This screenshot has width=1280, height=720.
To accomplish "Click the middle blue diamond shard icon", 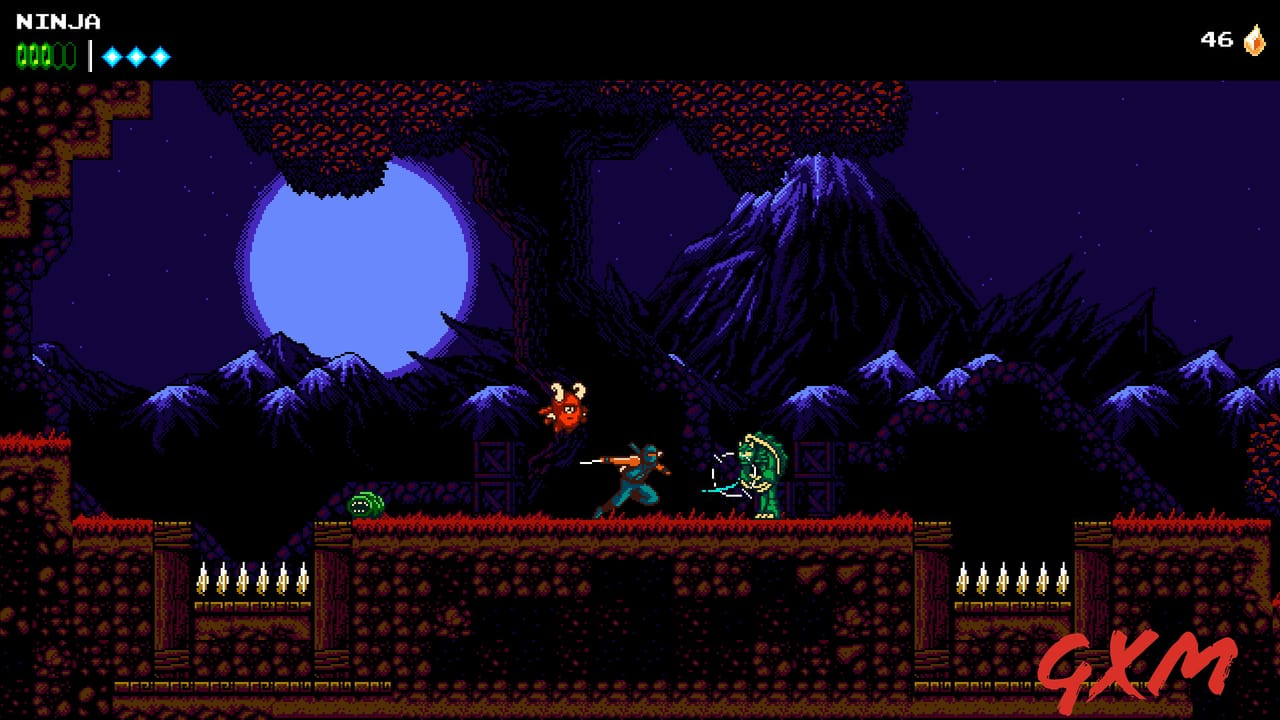I will pyautogui.click(x=135, y=57).
